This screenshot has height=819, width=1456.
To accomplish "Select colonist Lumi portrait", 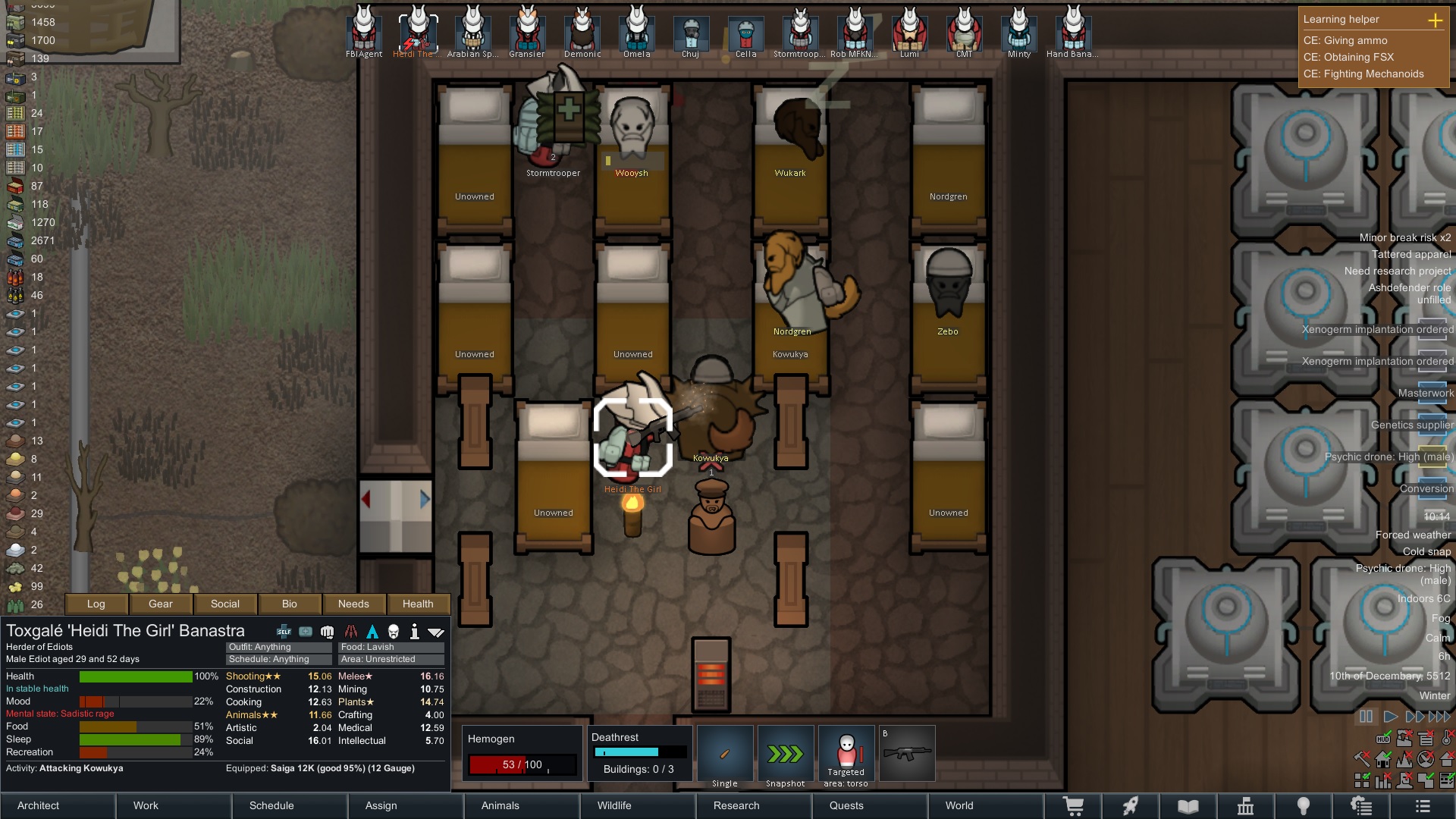I will (909, 32).
